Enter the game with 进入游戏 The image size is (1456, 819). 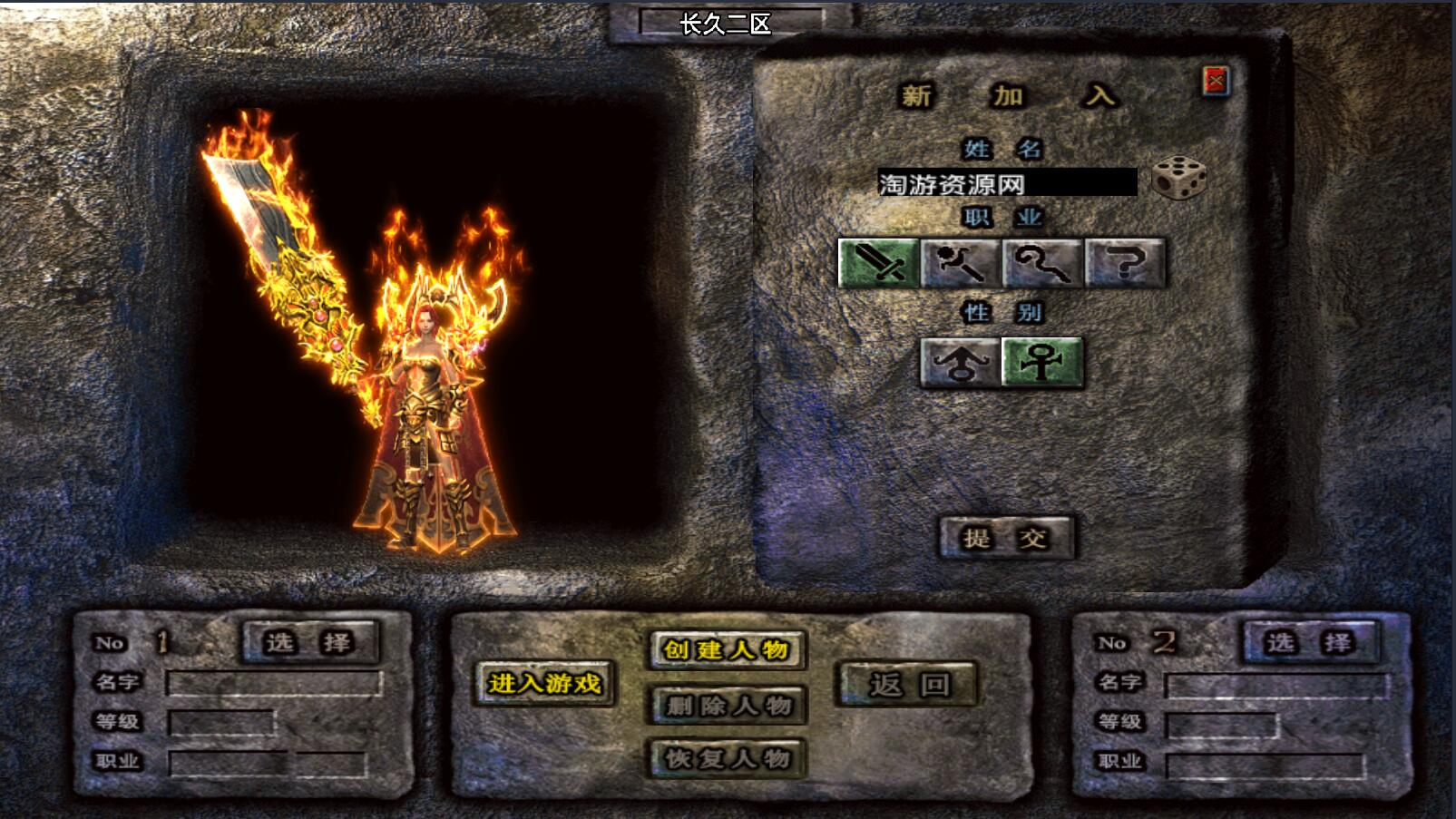pos(544,683)
